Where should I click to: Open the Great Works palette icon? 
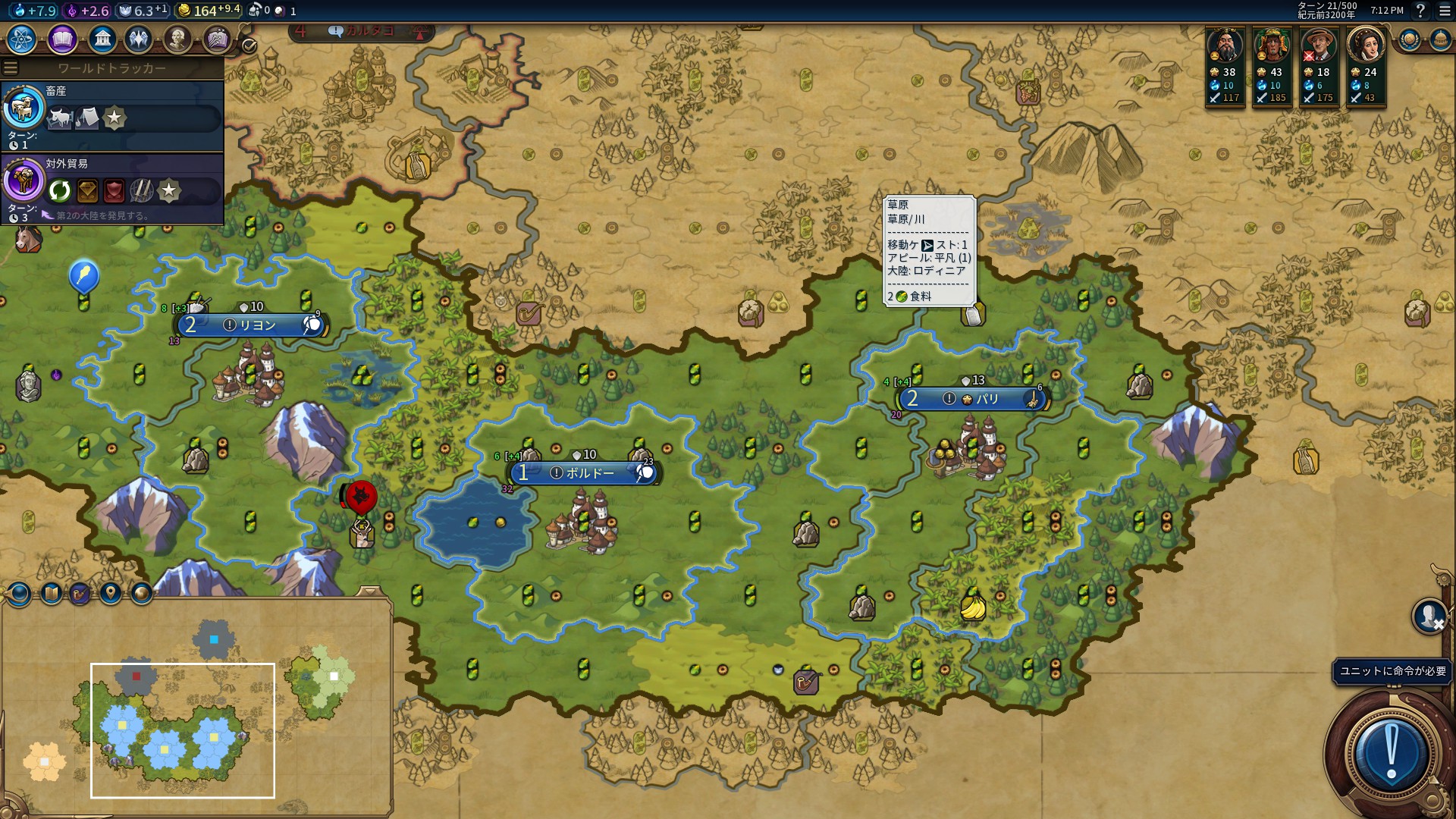[x=216, y=39]
